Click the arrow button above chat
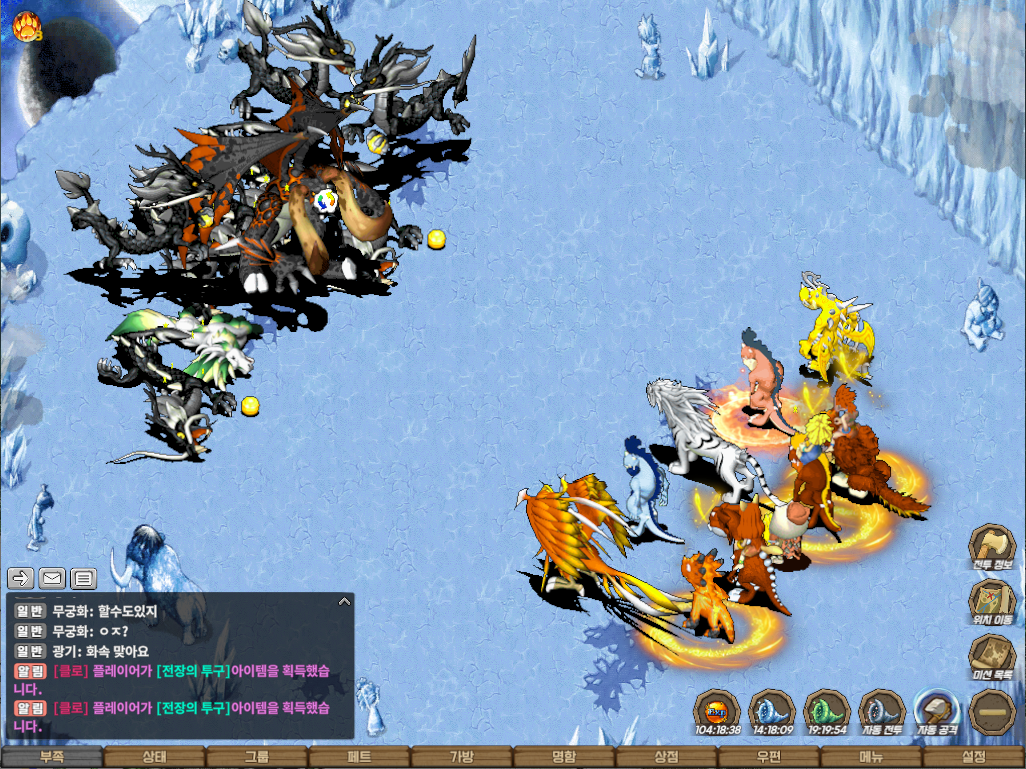 click(x=21, y=577)
